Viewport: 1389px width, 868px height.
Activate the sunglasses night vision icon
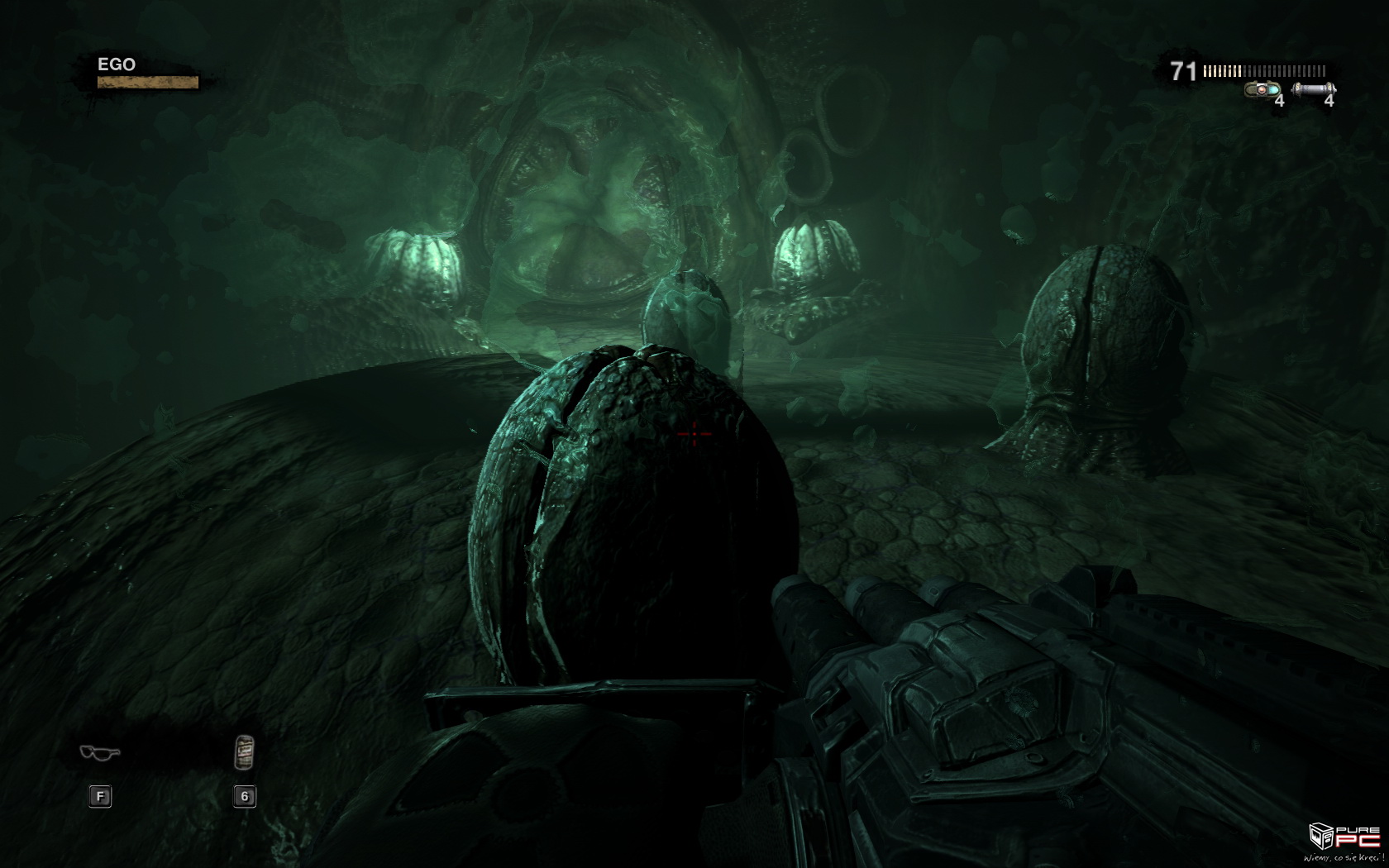click(x=100, y=752)
